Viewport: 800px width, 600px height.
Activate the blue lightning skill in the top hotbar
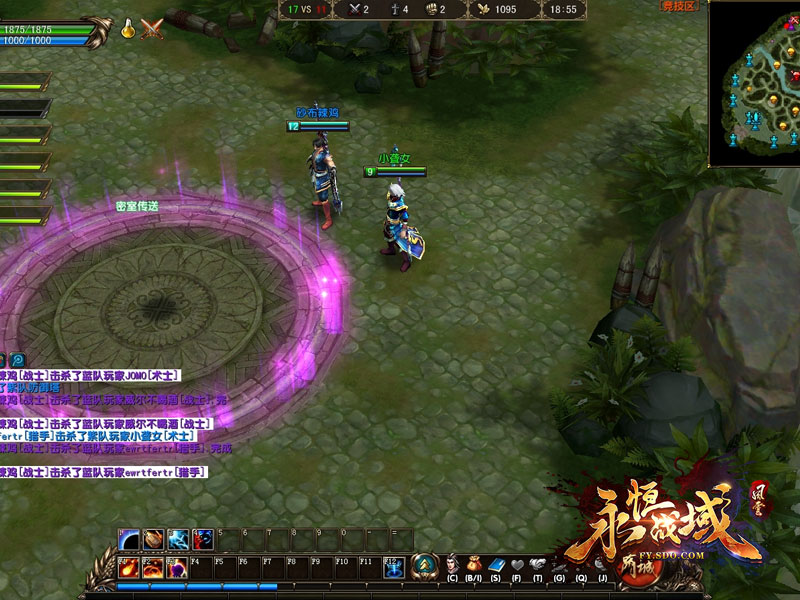coord(179,540)
